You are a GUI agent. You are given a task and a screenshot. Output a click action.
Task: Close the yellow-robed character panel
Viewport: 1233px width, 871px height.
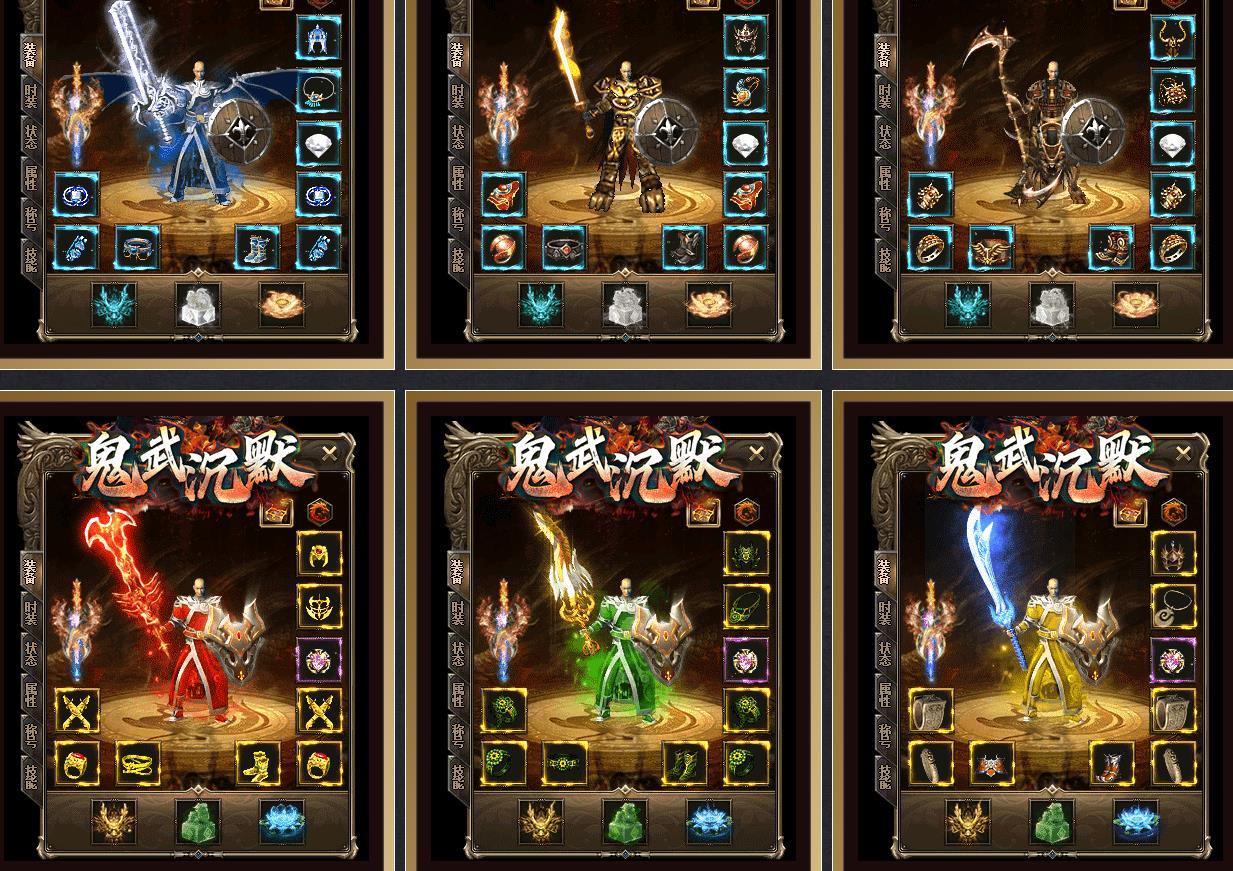click(1183, 454)
